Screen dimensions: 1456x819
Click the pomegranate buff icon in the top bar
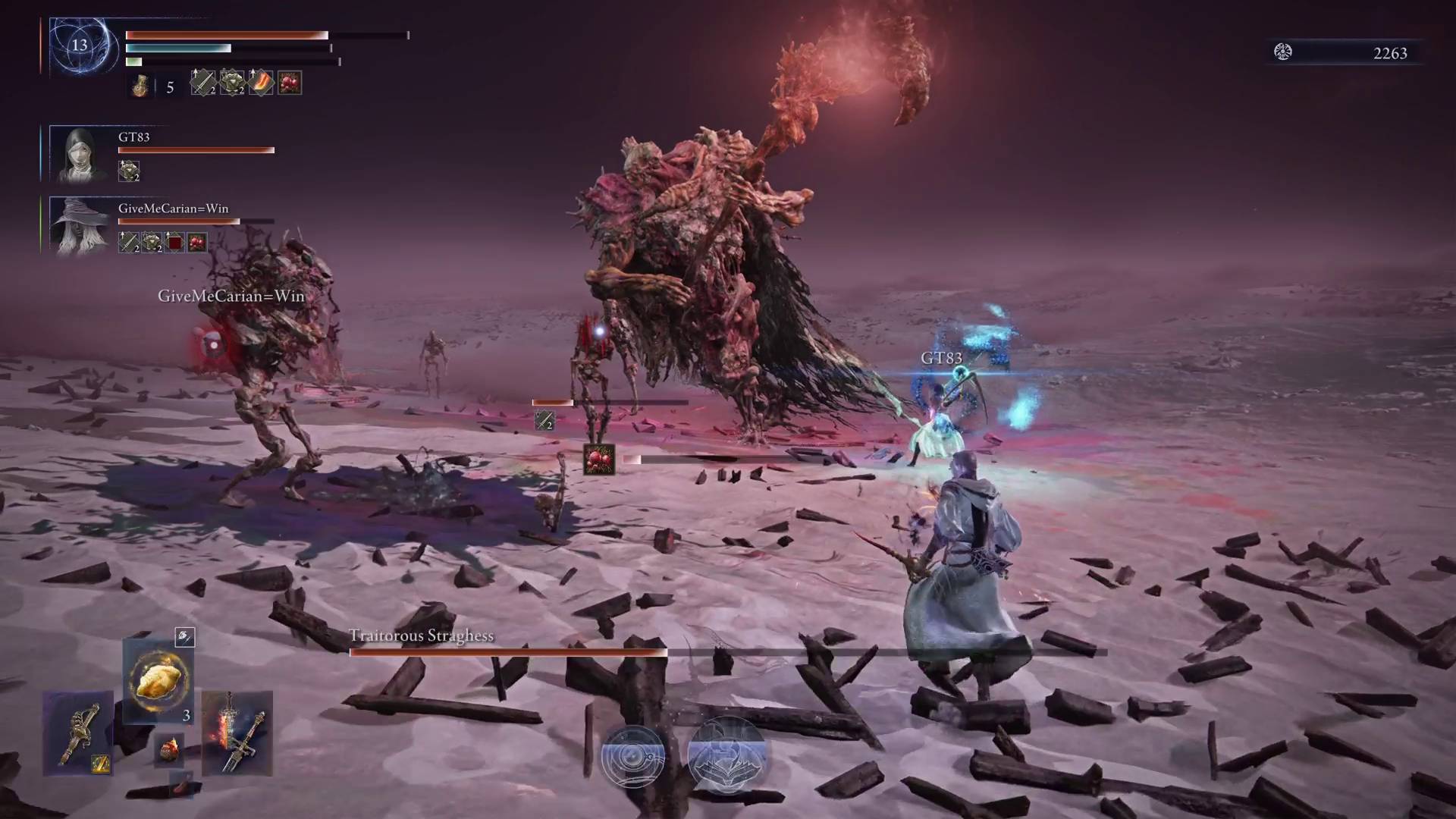[289, 82]
